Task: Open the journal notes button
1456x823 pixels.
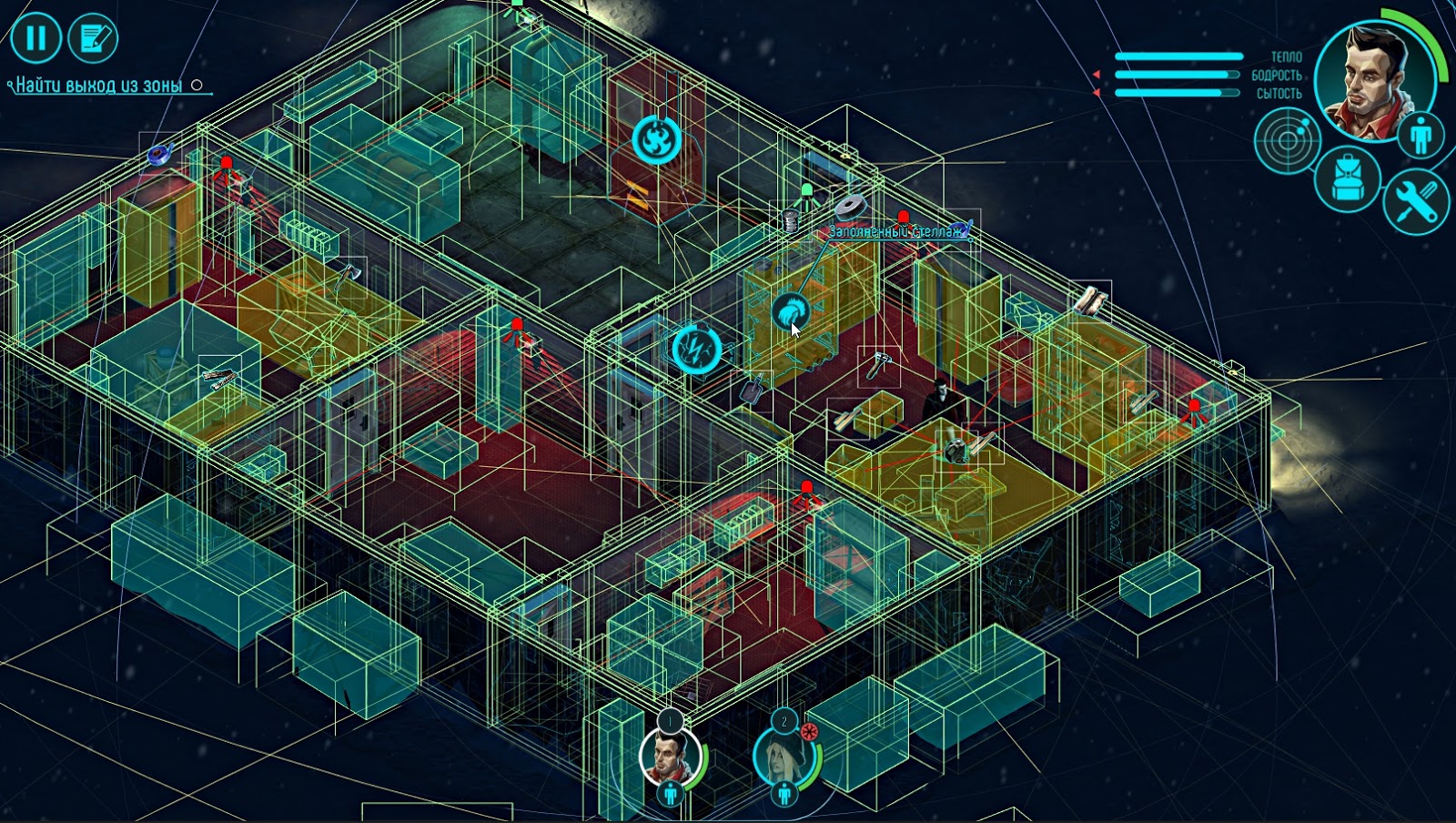Action: pyautogui.click(x=94, y=38)
